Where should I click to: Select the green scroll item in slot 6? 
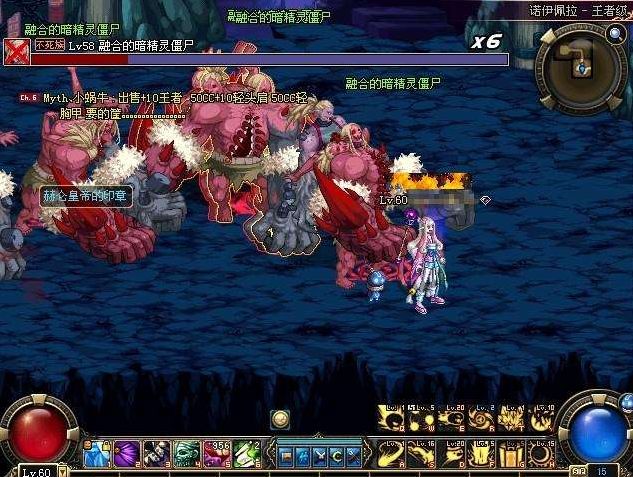point(247,453)
